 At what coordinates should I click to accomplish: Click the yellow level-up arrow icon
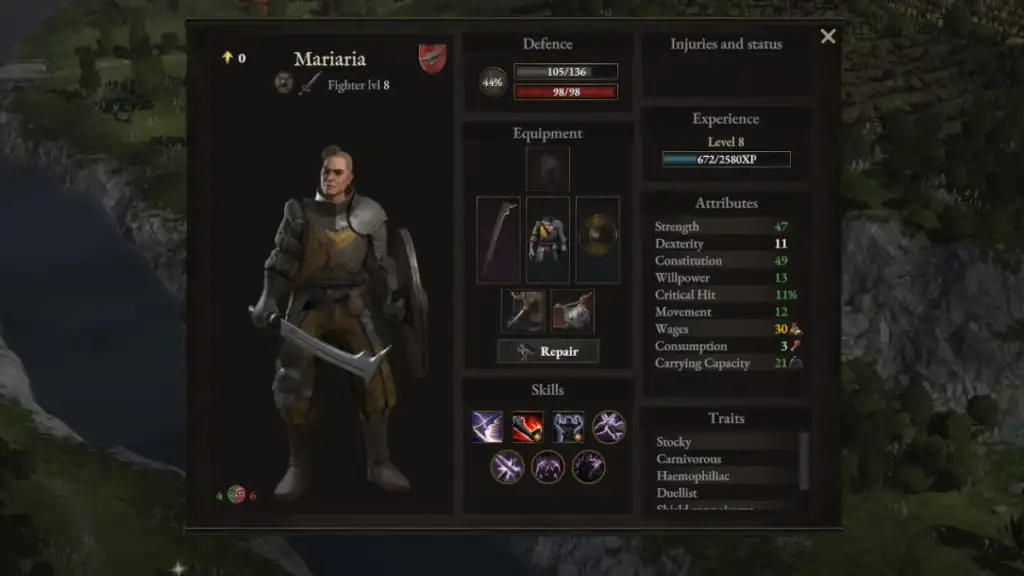click(227, 58)
